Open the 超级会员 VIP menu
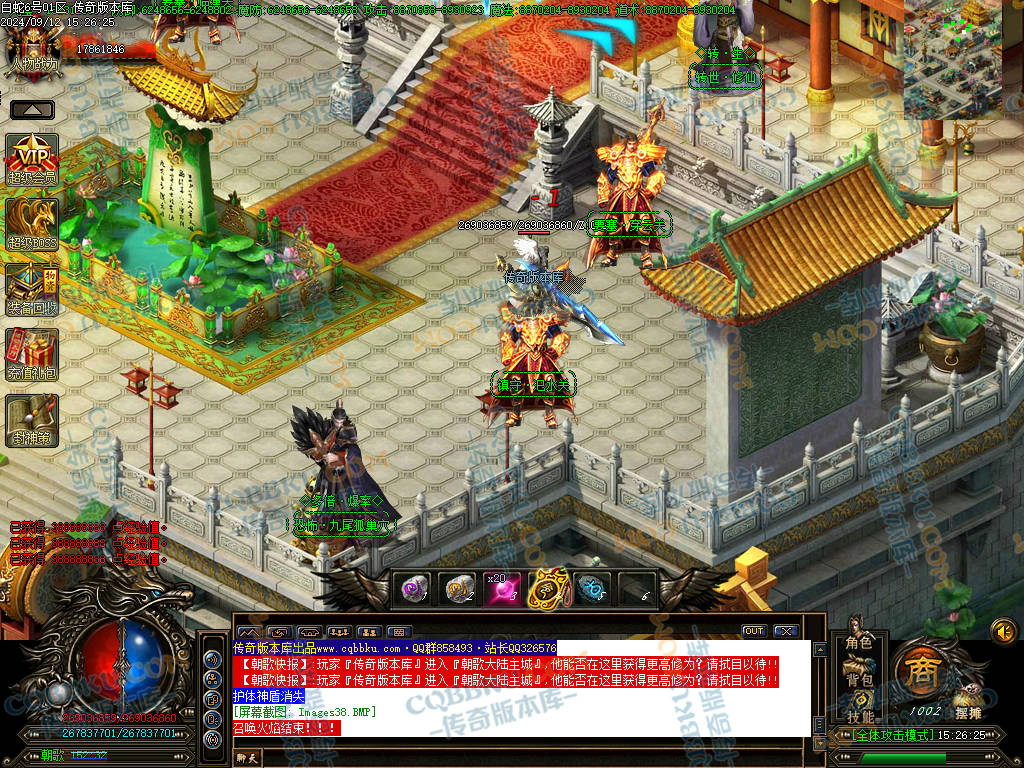 32,159
